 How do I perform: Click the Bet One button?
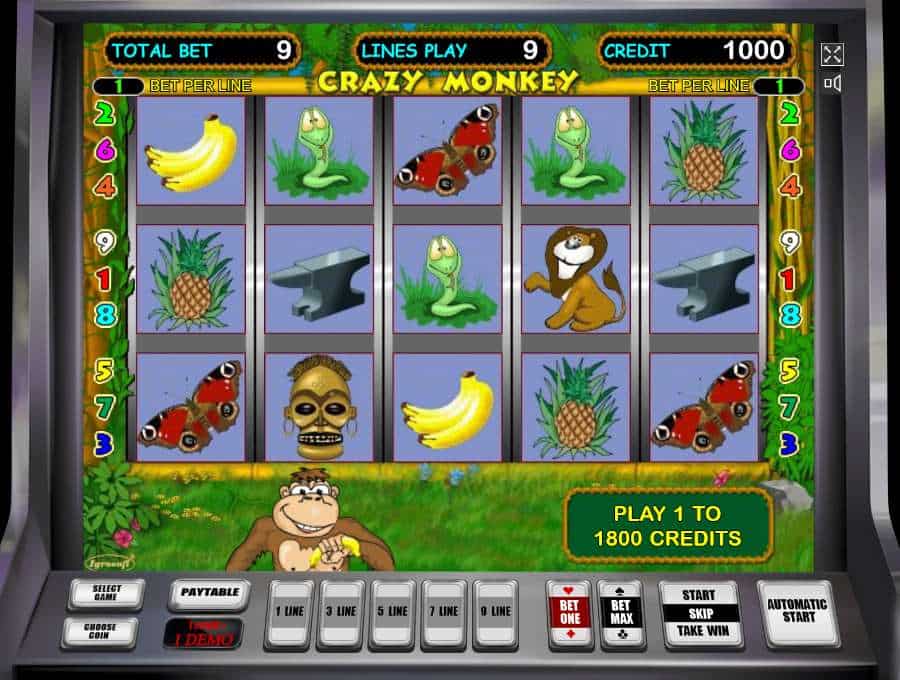click(569, 613)
